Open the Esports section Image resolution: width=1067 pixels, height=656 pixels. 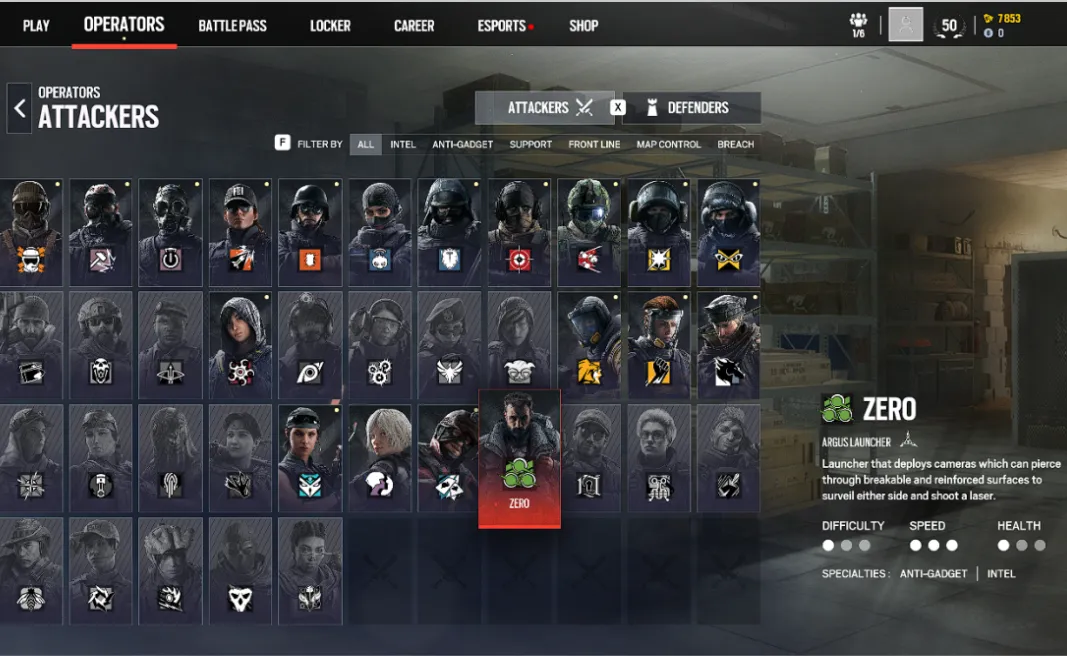(501, 25)
